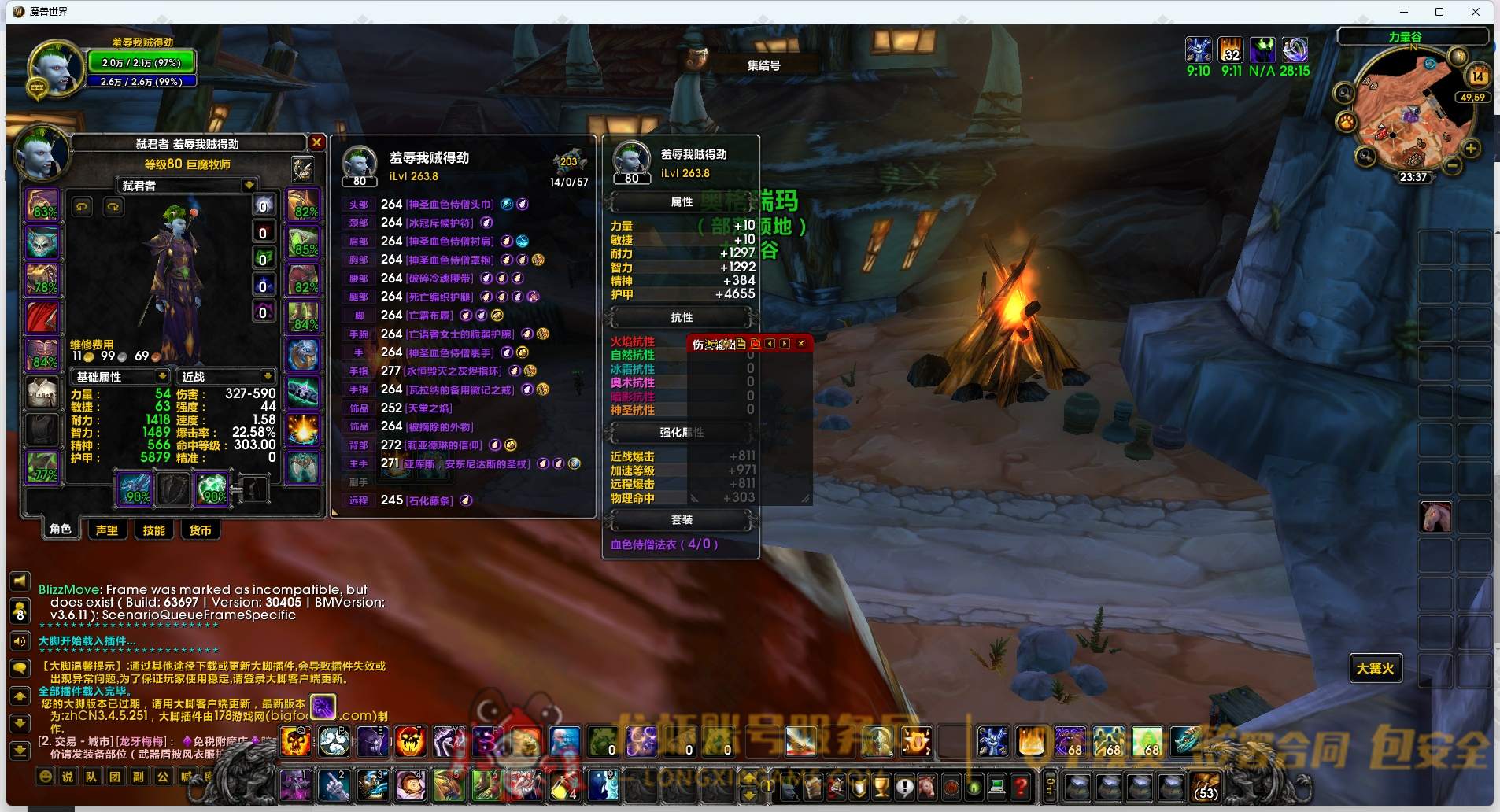
Task: Close the 伤害 damage meter window
Action: point(801,343)
